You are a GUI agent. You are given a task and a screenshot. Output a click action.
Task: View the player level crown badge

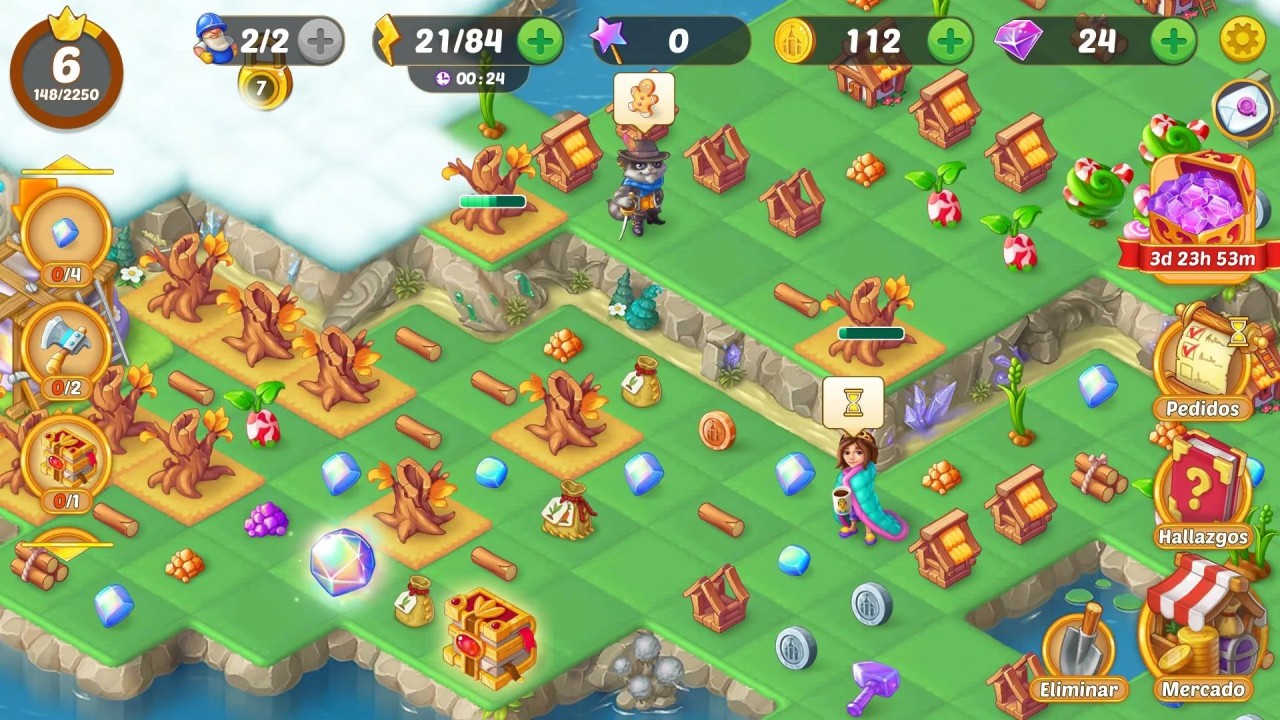pos(66,68)
